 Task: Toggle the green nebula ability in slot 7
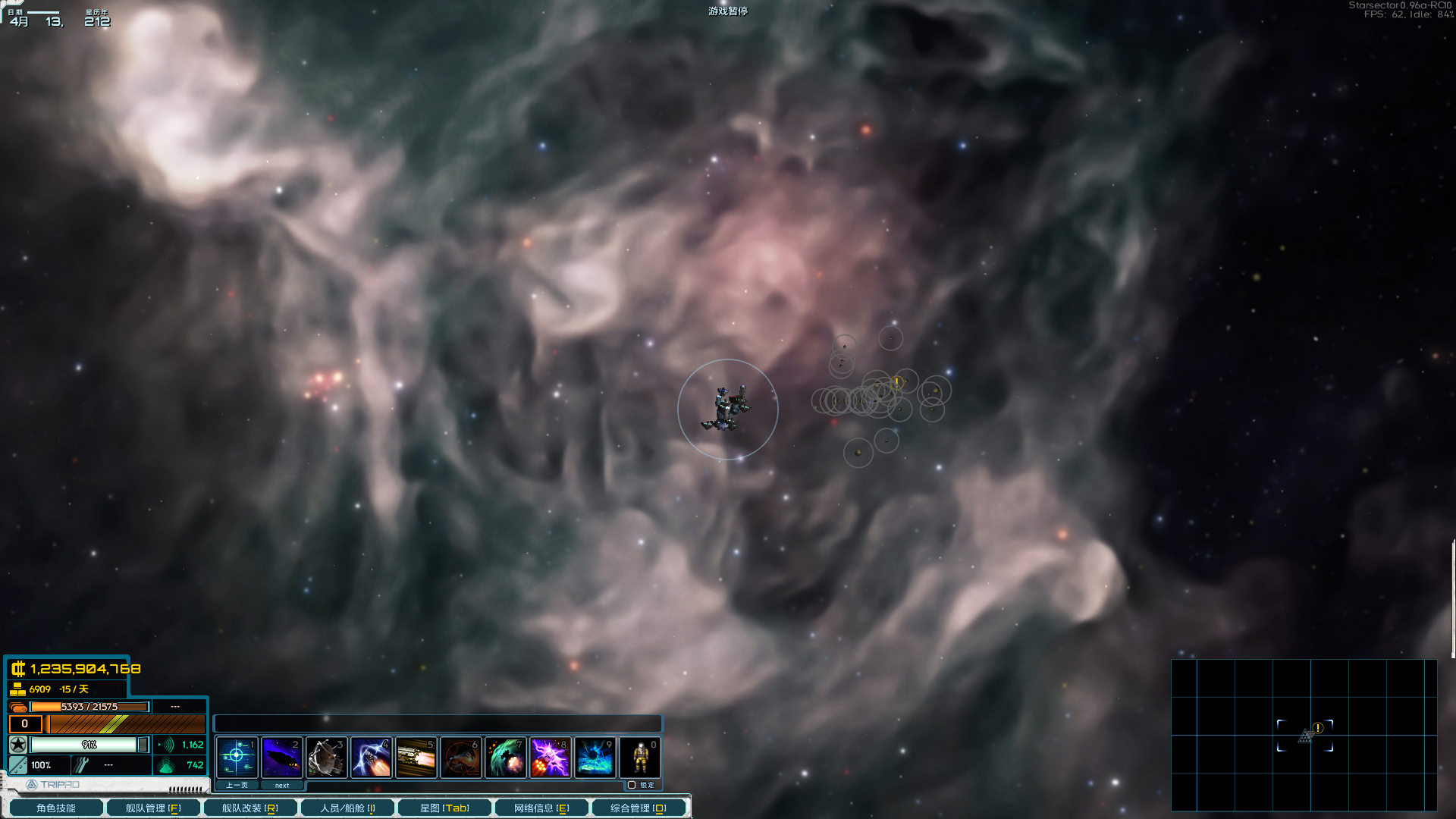[506, 756]
